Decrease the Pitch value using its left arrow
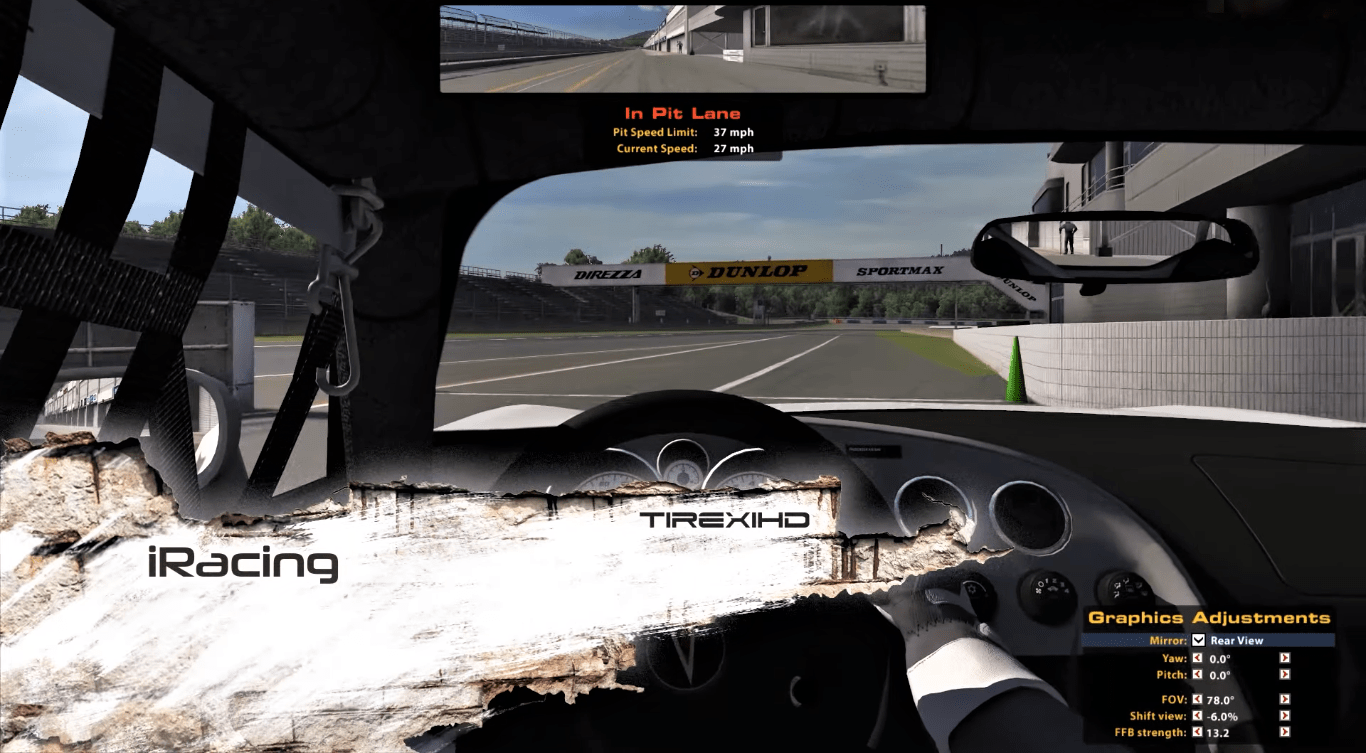This screenshot has width=1366, height=753. pos(1197,674)
